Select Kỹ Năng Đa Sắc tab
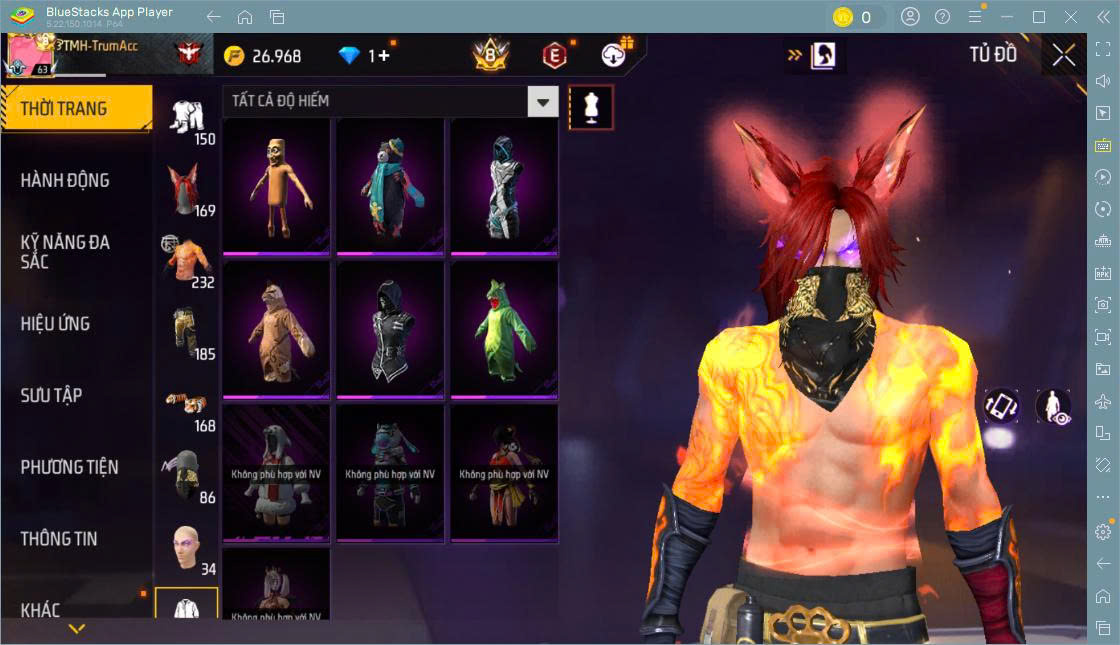The image size is (1120, 645). (66, 252)
